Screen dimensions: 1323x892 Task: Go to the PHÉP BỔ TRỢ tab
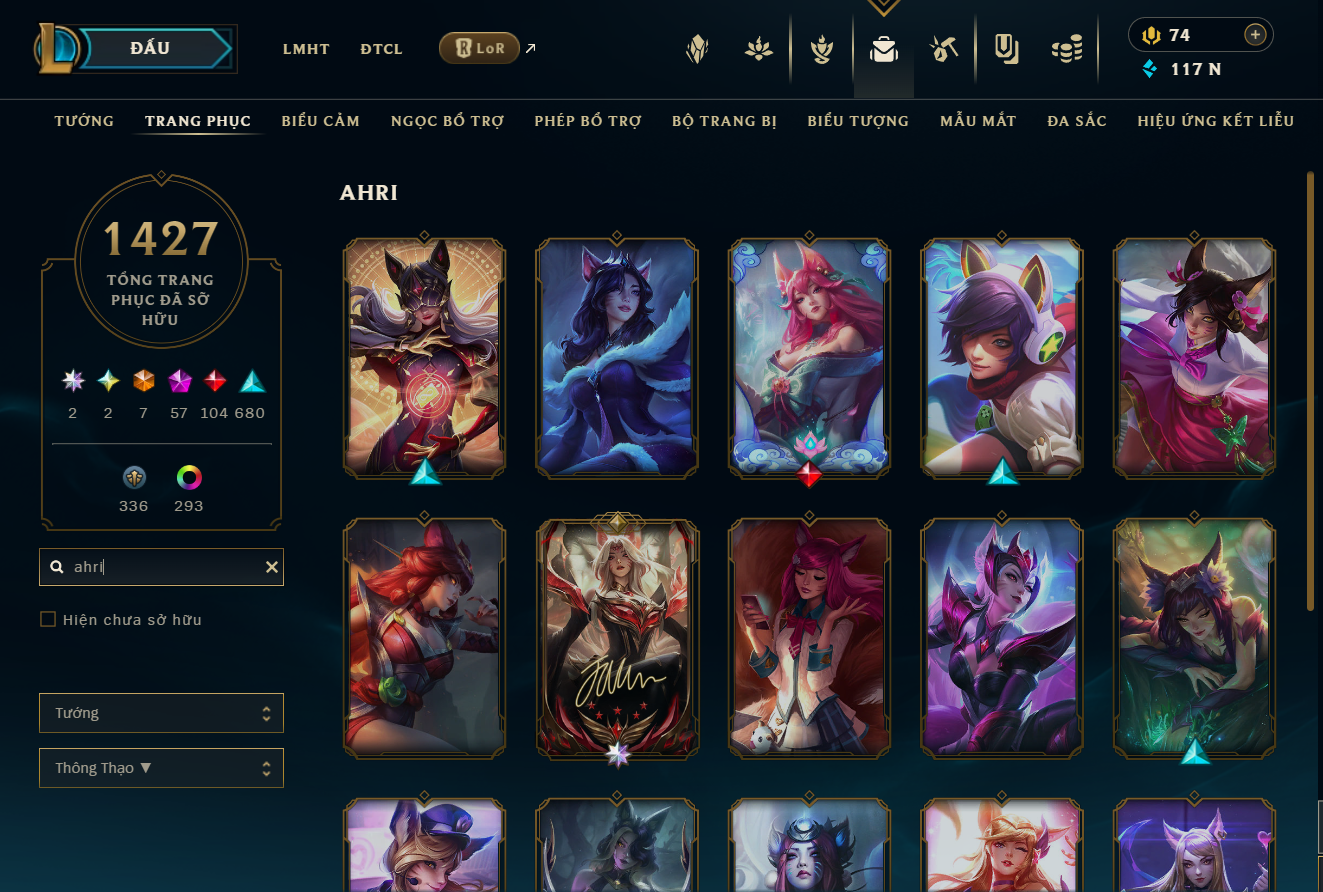click(588, 121)
